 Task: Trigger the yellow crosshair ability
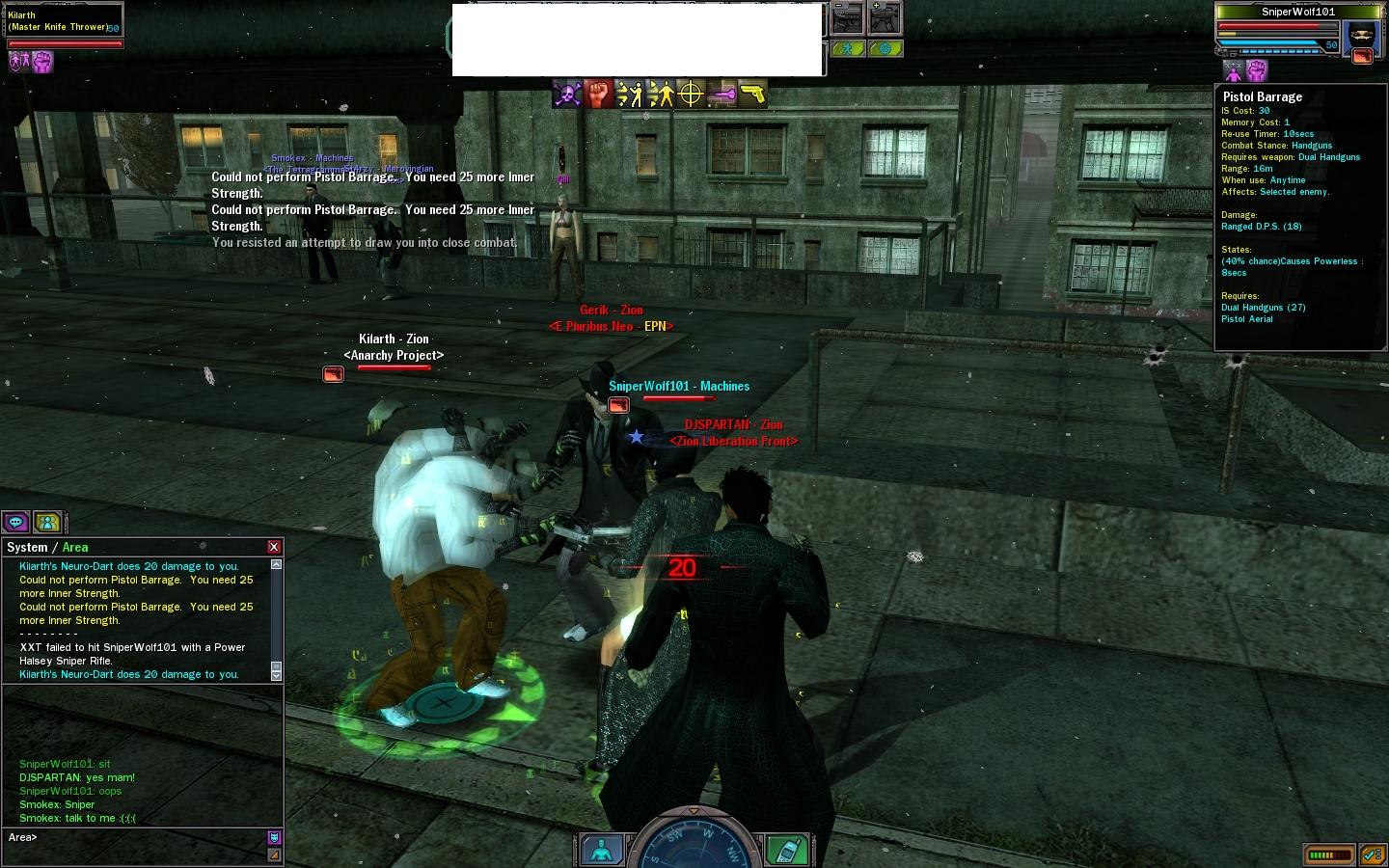tap(691, 94)
